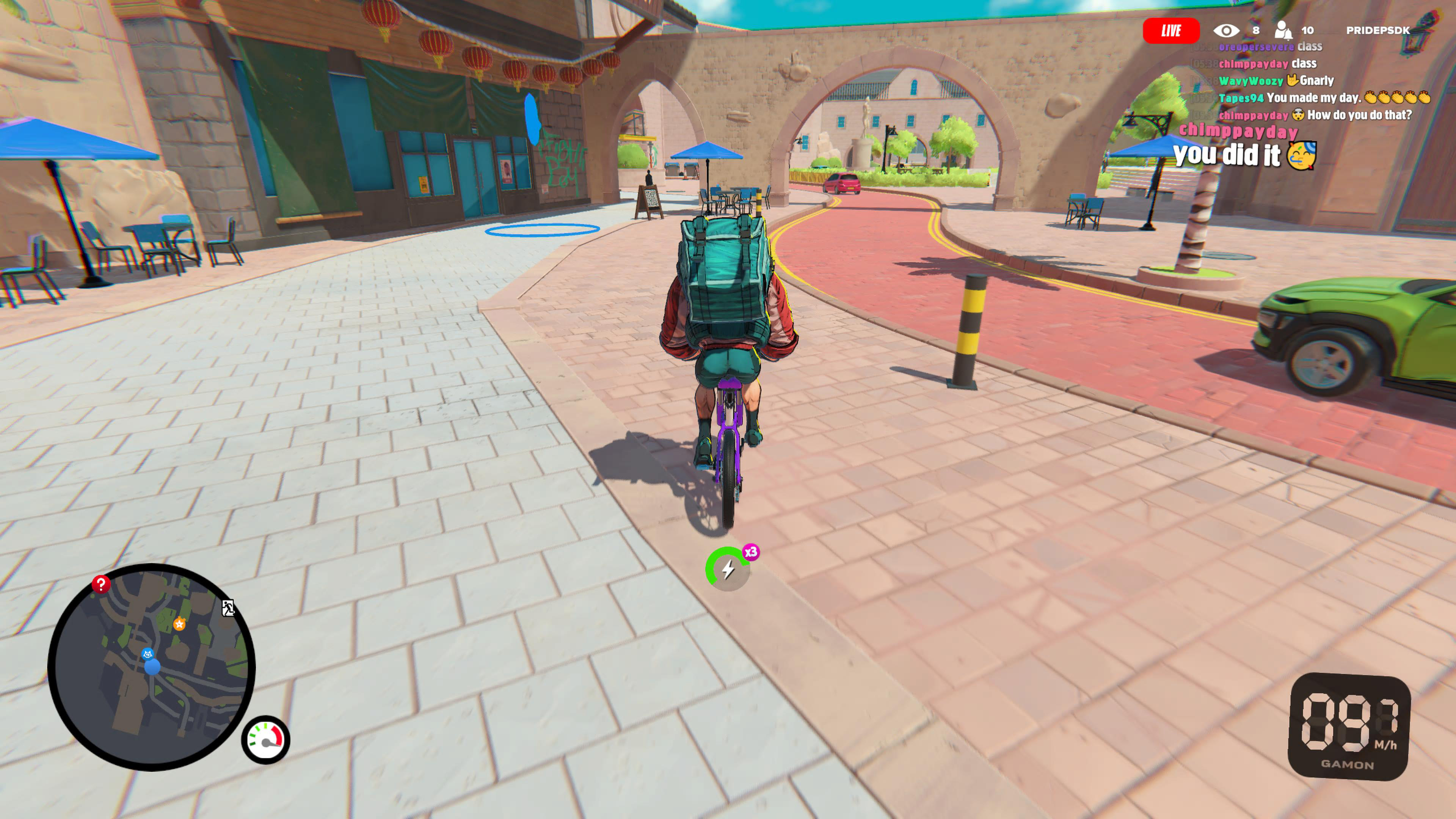Select the orange stopwatch star marker on the minimap

coord(180,624)
